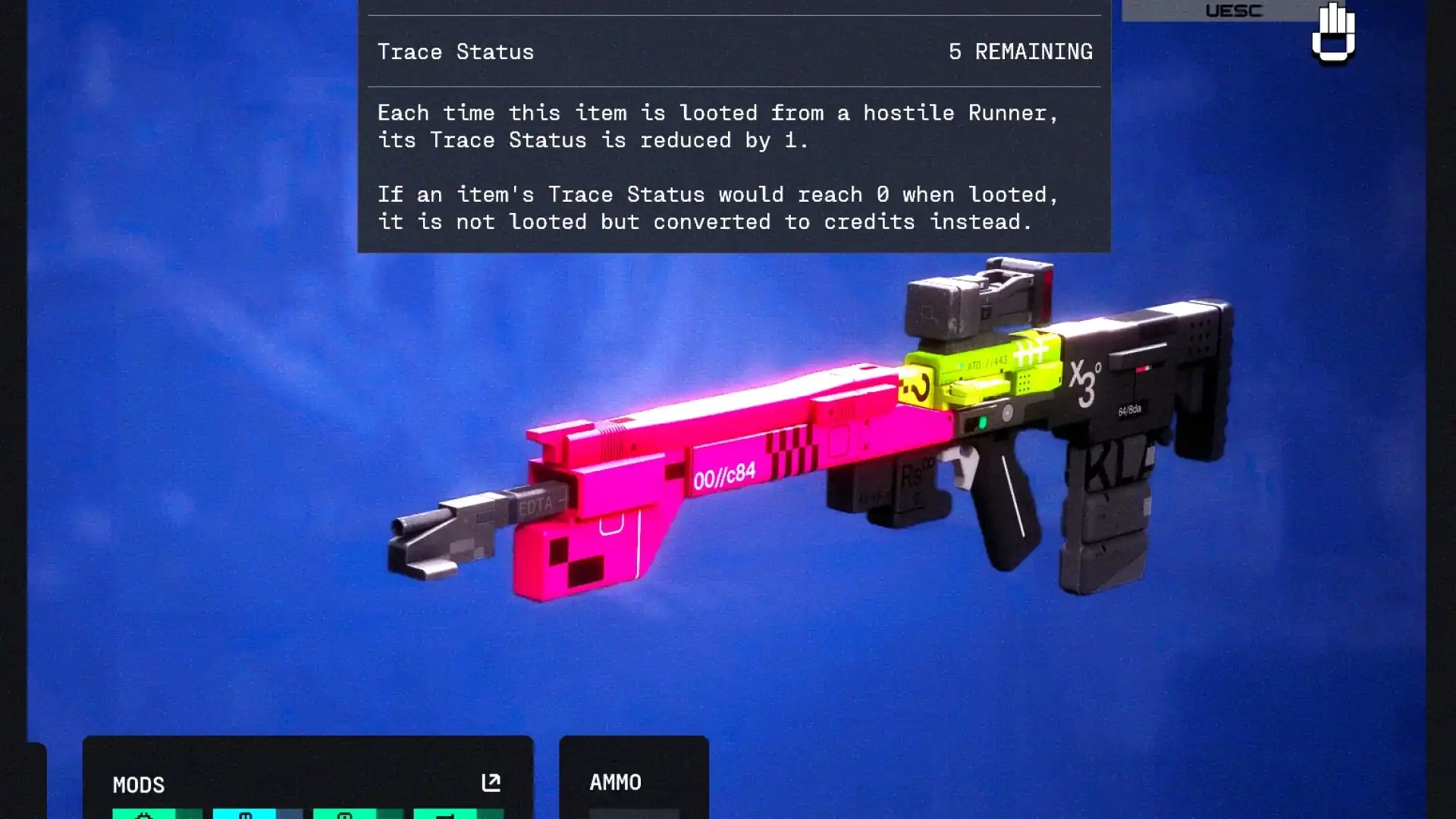
Task: Click the external link icon in the MODS panel
Action: click(x=490, y=782)
